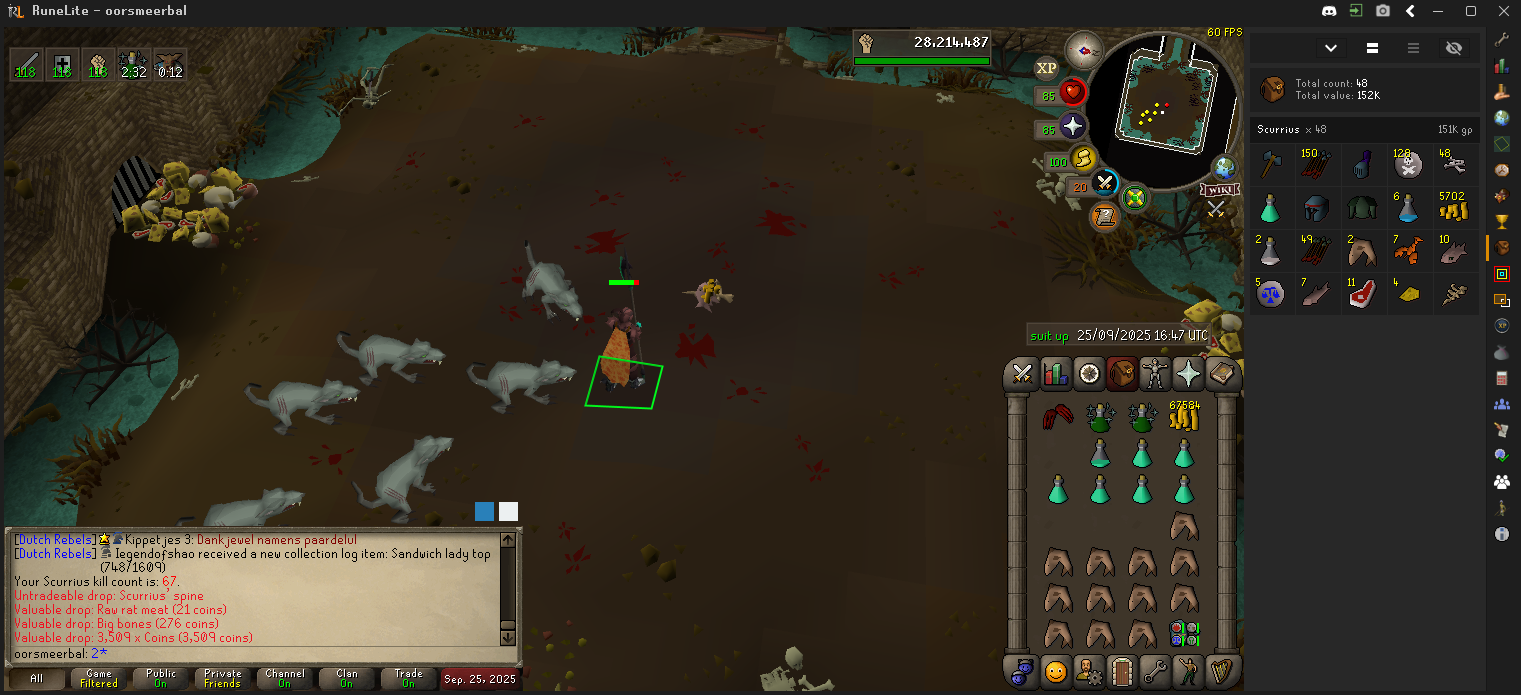Open the Prayer tab
Screen dimensions: 1521x695
tap(1189, 374)
